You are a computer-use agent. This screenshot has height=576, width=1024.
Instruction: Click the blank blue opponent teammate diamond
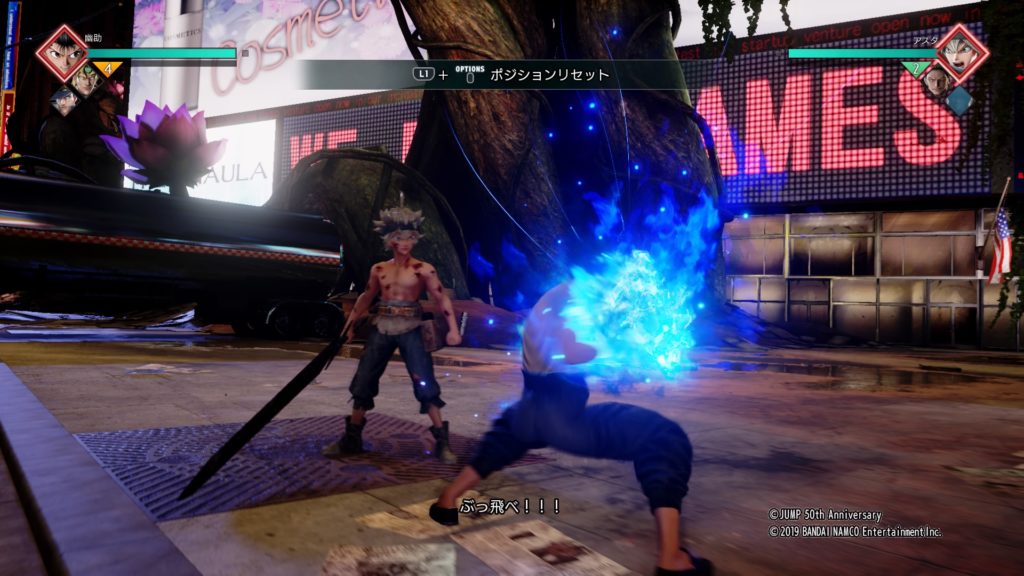[959, 99]
